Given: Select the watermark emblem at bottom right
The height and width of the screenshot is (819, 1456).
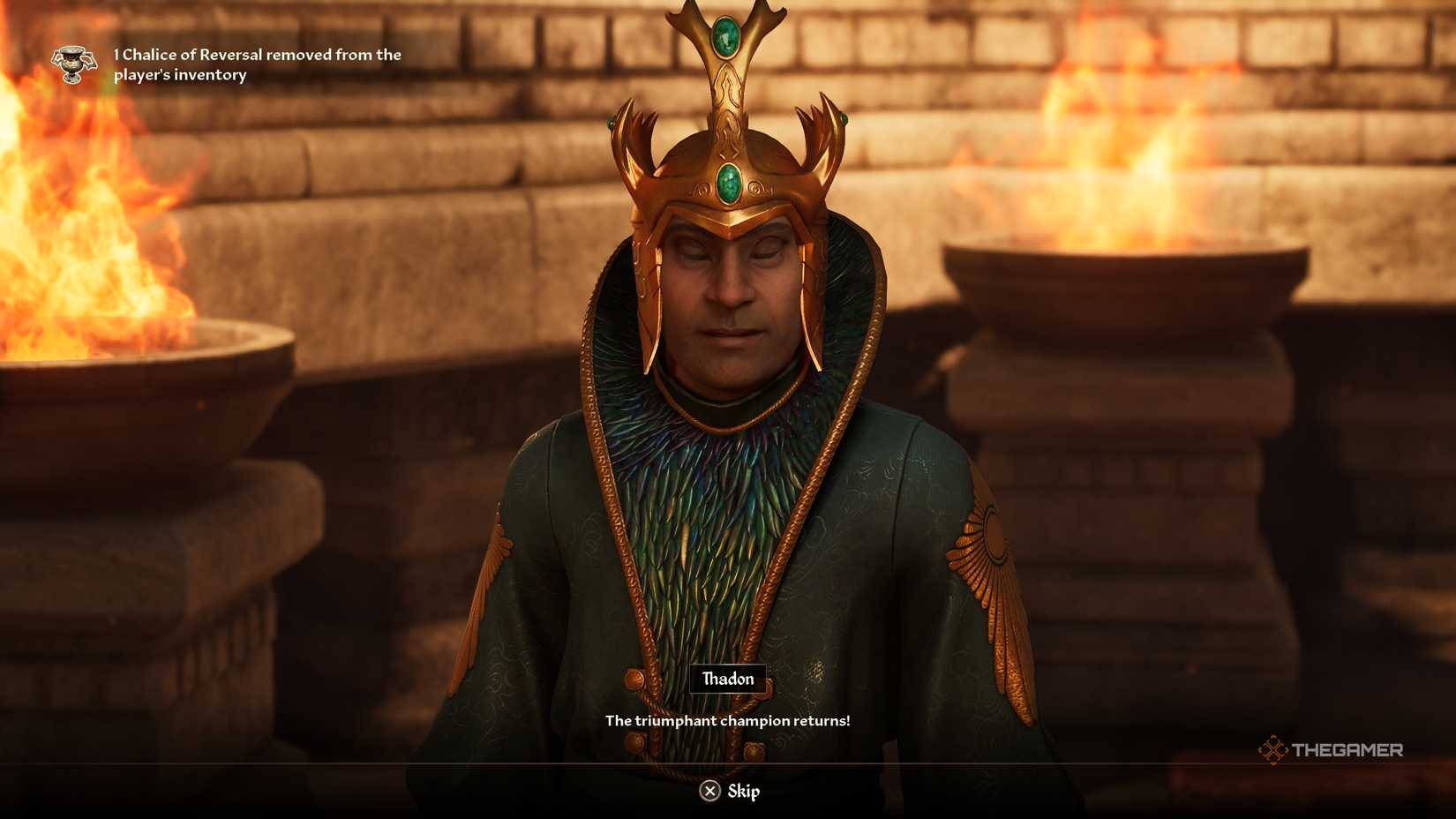Looking at the screenshot, I should [1274, 749].
